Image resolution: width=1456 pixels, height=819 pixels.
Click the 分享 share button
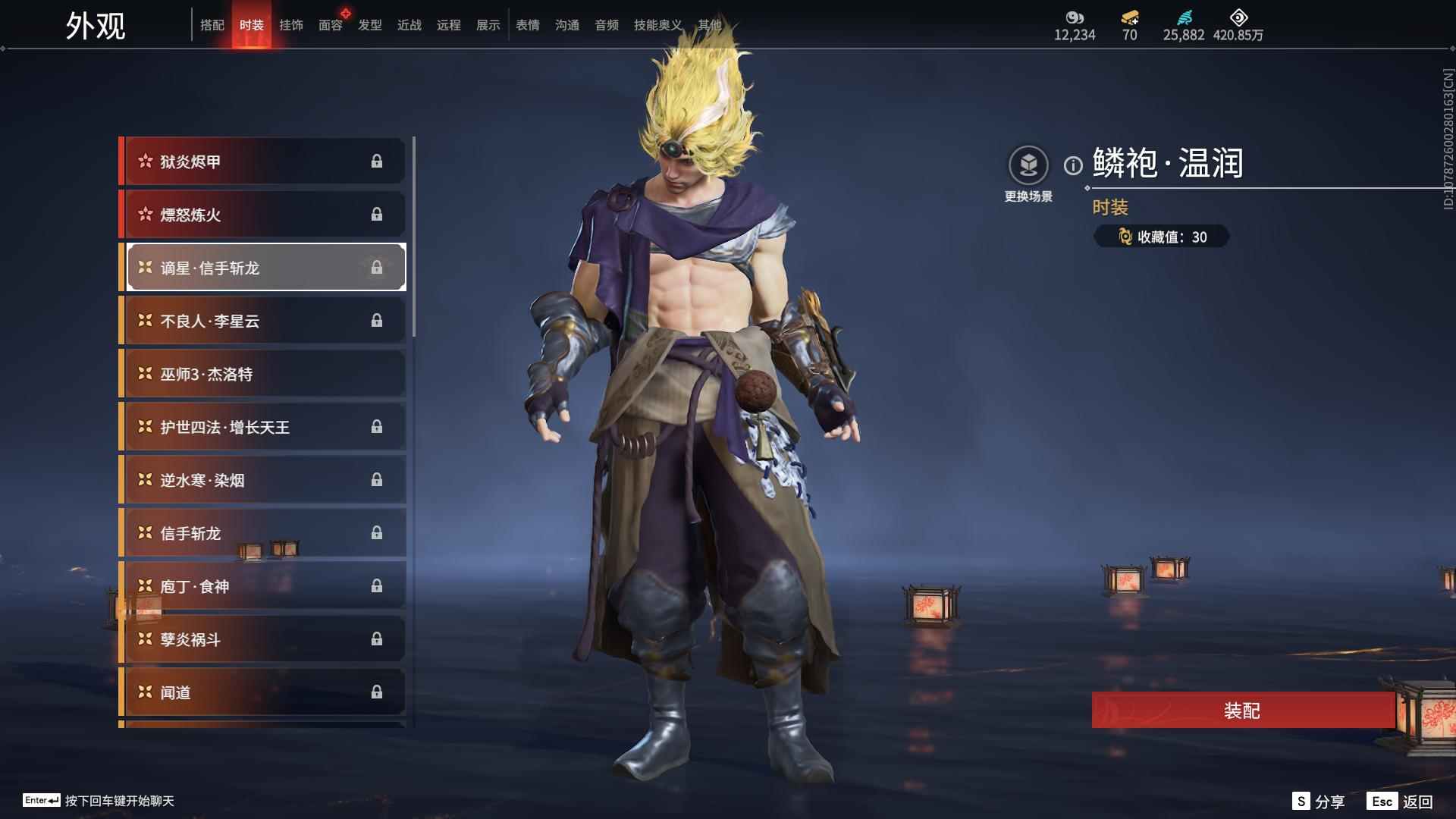1319,802
